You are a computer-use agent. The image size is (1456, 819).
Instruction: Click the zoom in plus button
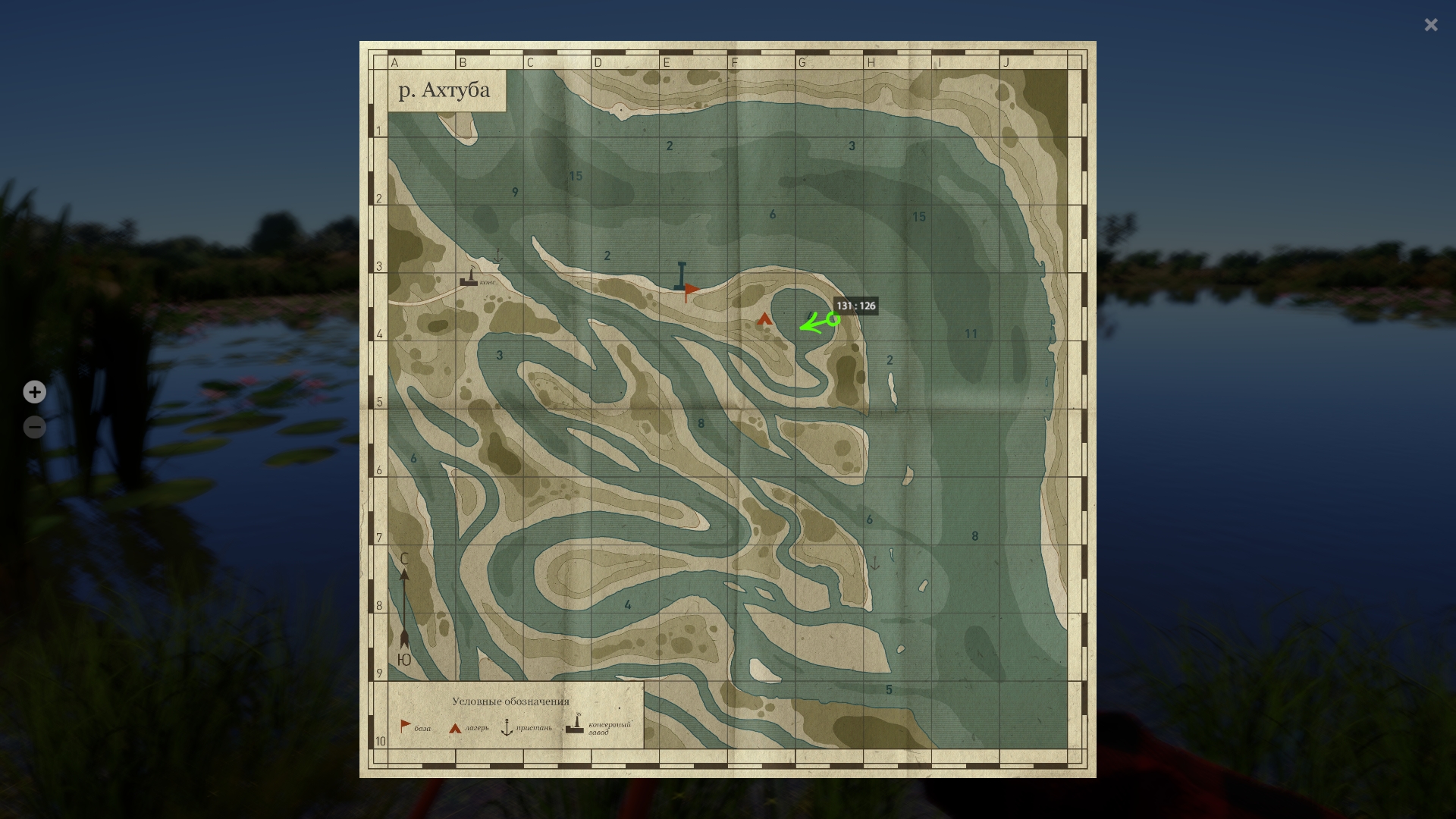tap(35, 392)
